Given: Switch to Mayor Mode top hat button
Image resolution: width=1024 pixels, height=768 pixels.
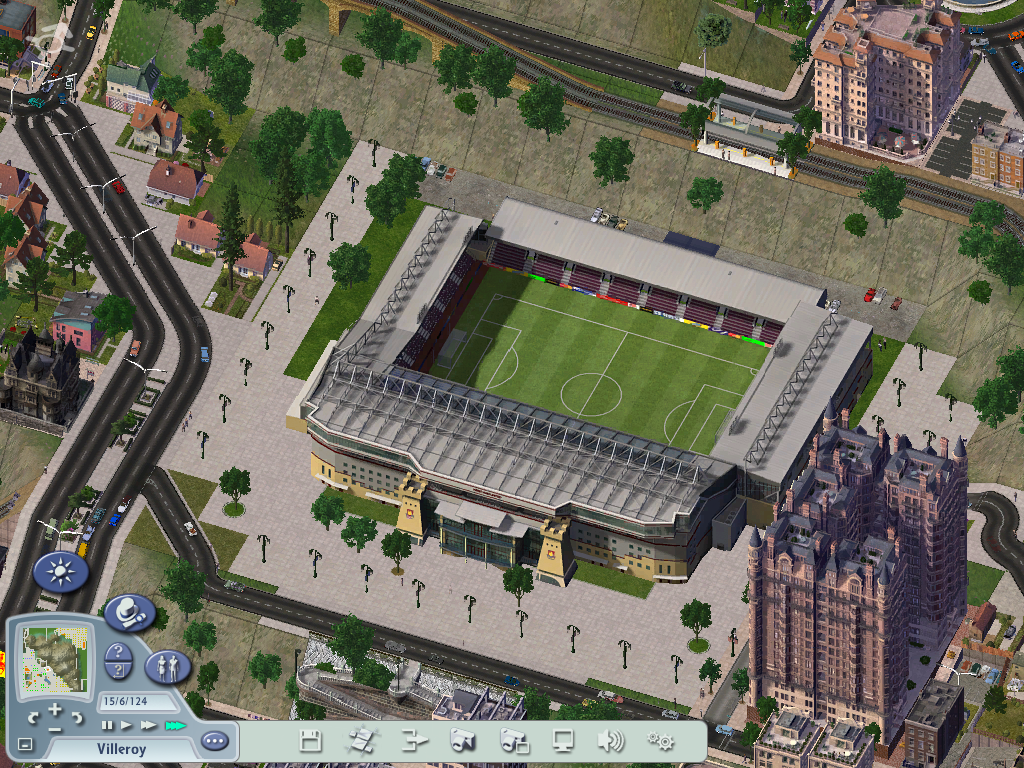Looking at the screenshot, I should (x=130, y=613).
